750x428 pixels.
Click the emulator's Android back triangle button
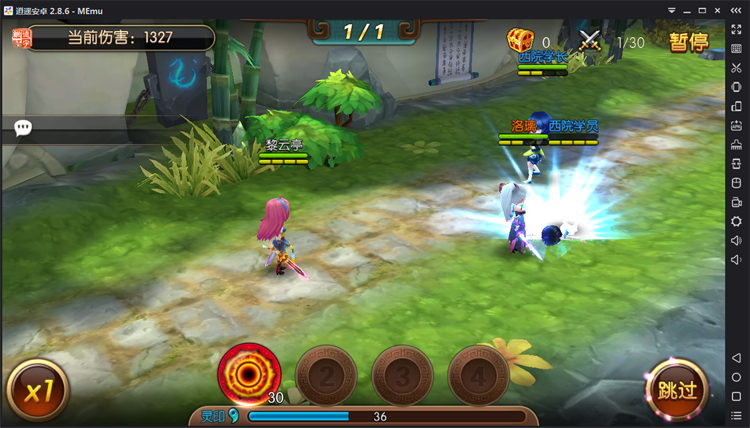(x=737, y=358)
